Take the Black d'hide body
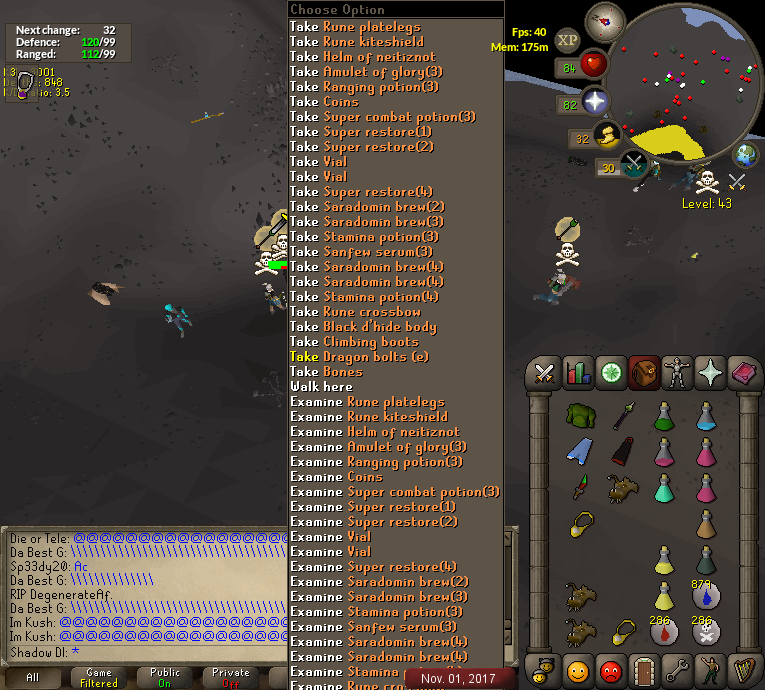This screenshot has width=765, height=690. 363,327
